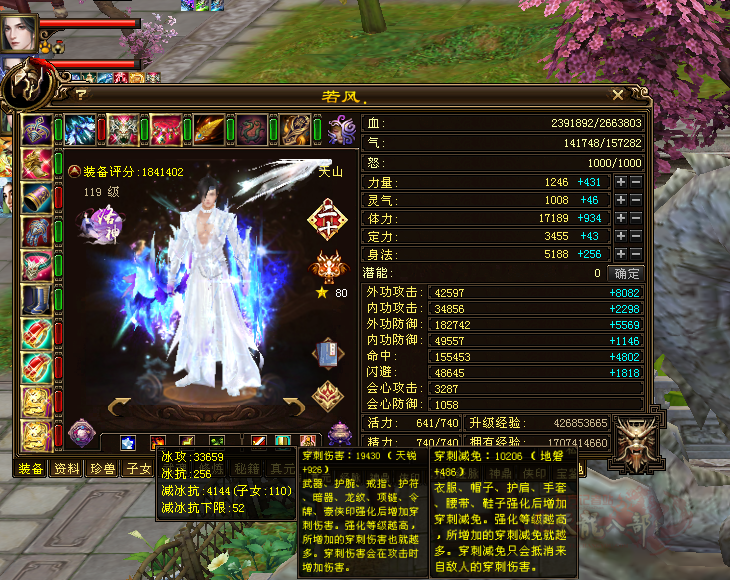Rotate character model with left arrow
The width and height of the screenshot is (730, 580).
tap(120, 405)
